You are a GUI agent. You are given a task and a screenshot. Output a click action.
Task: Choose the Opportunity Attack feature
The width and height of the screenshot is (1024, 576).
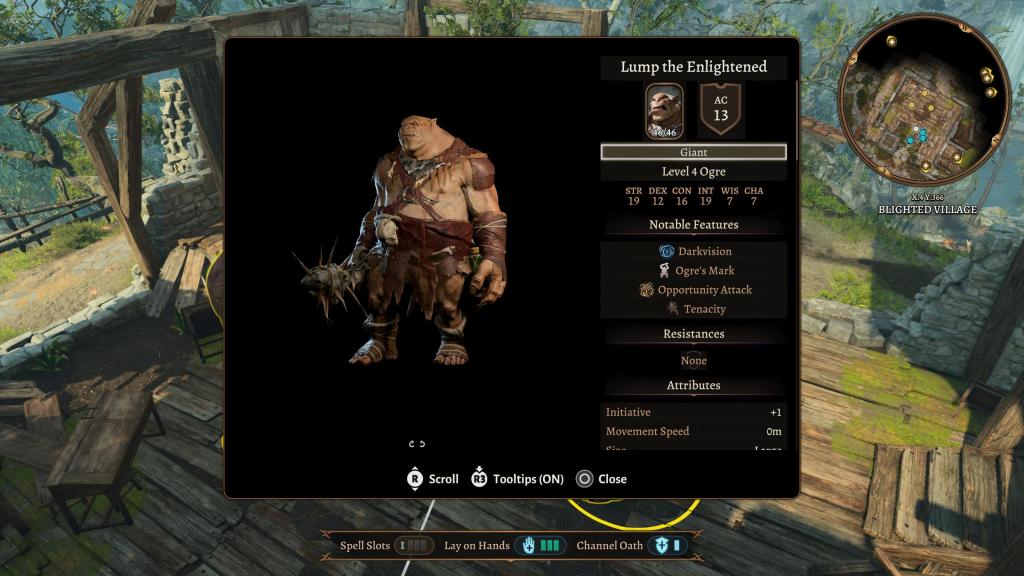point(695,290)
